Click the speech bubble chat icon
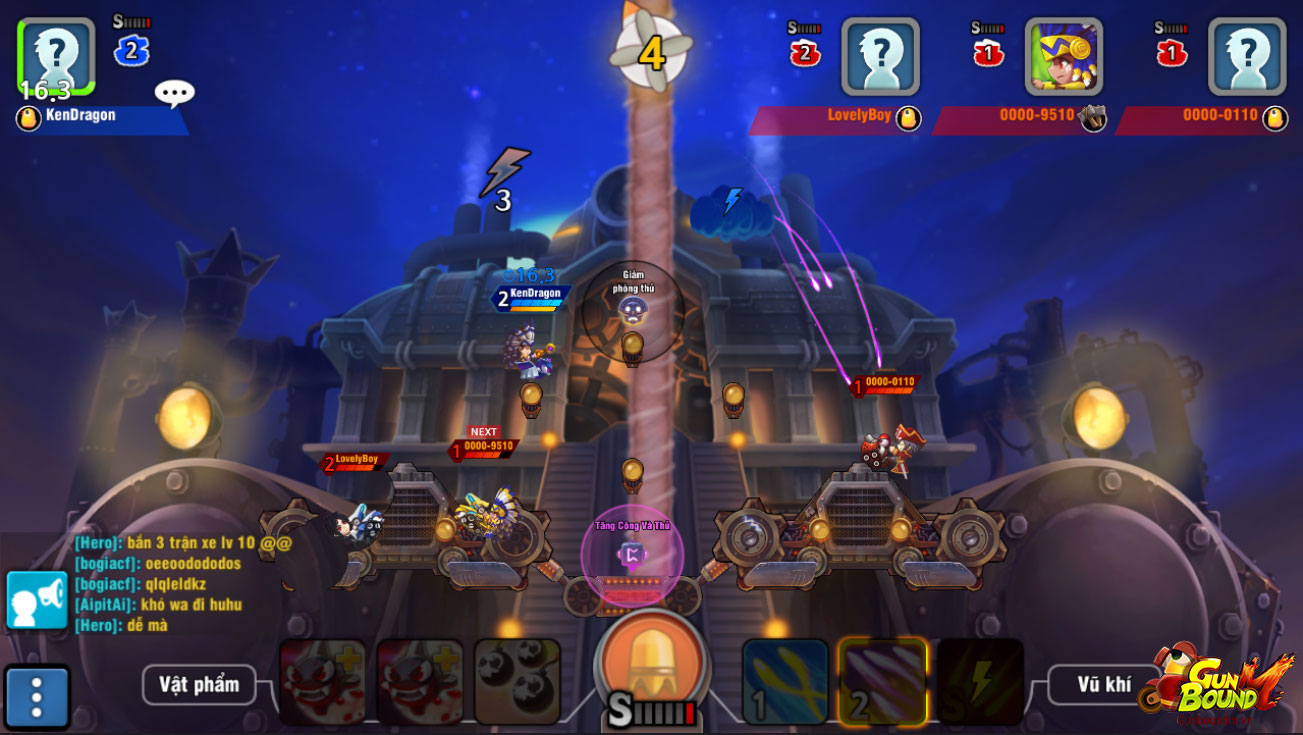Image resolution: width=1303 pixels, height=735 pixels. (x=174, y=93)
